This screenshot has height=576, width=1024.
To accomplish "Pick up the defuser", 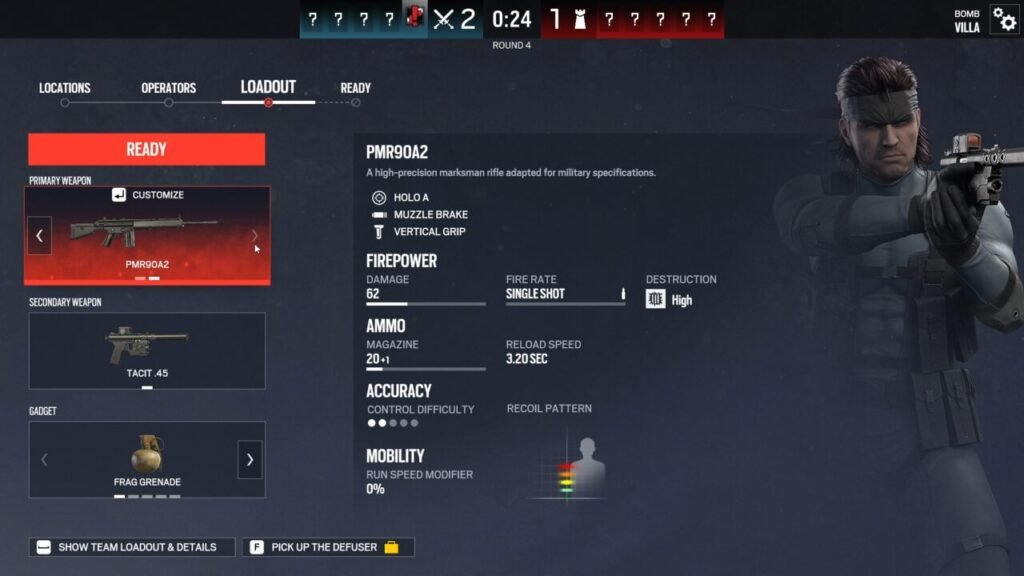I will [x=328, y=547].
